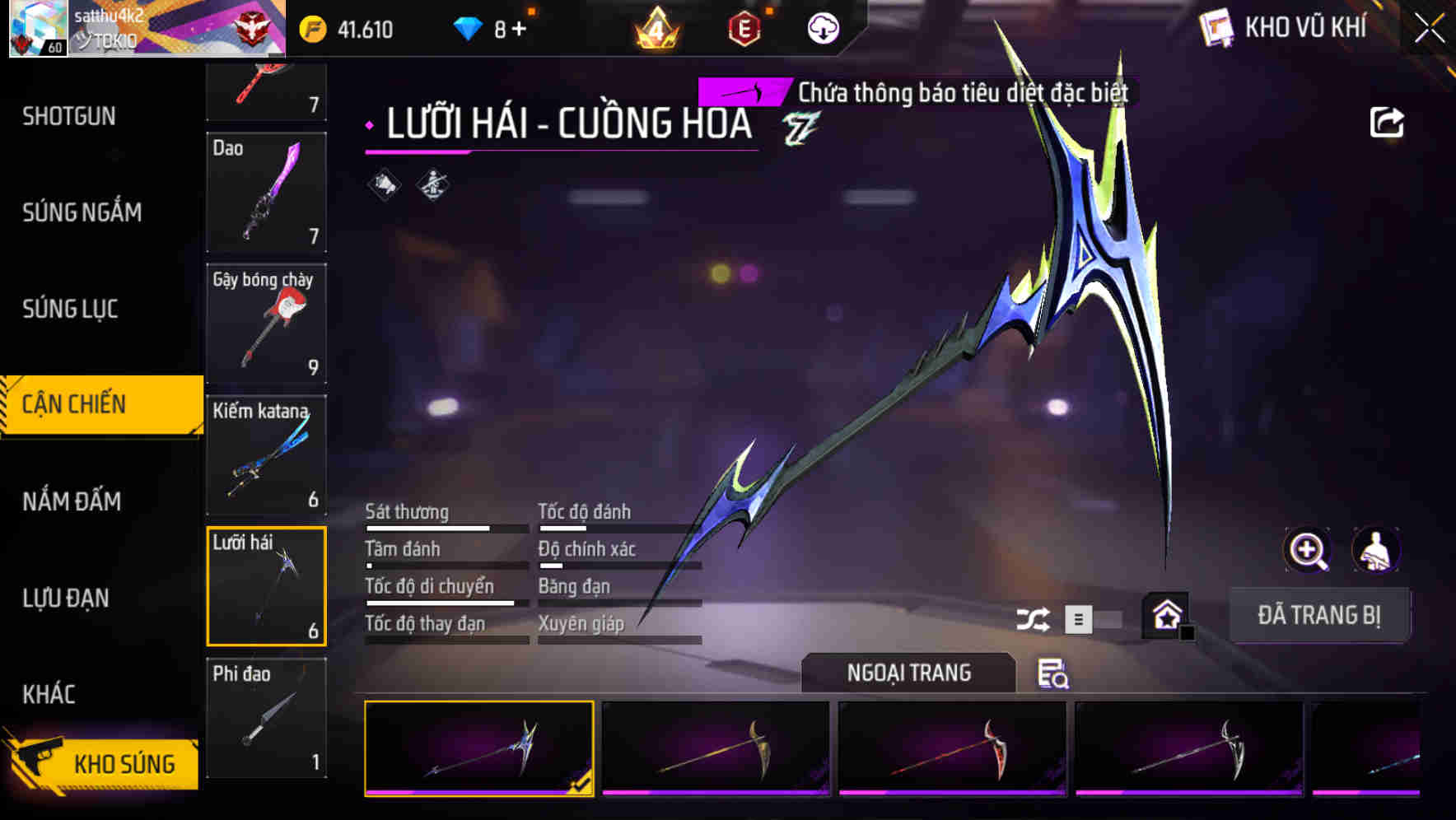This screenshot has height=820, width=1456.
Task: Select the magnifier zoom preview icon
Action: (x=1307, y=550)
